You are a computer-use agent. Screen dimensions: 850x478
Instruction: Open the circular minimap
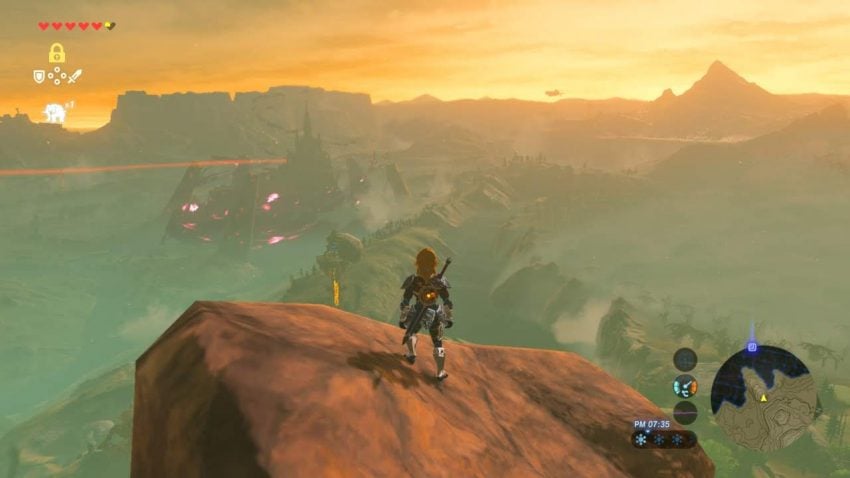(x=762, y=397)
